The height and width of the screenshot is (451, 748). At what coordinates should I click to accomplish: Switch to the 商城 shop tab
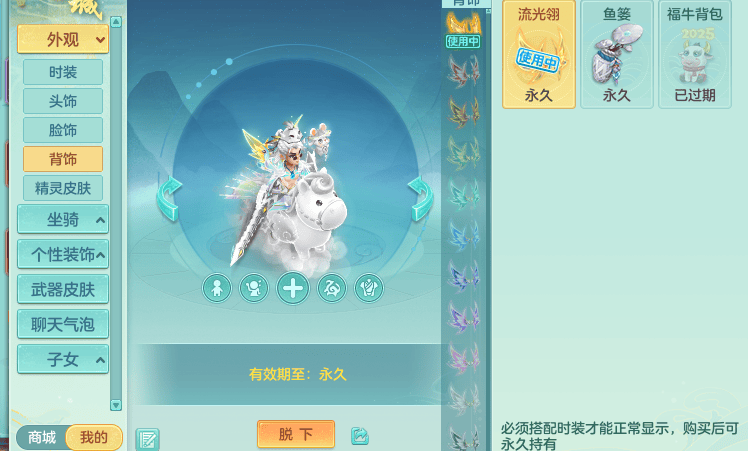(x=42, y=438)
